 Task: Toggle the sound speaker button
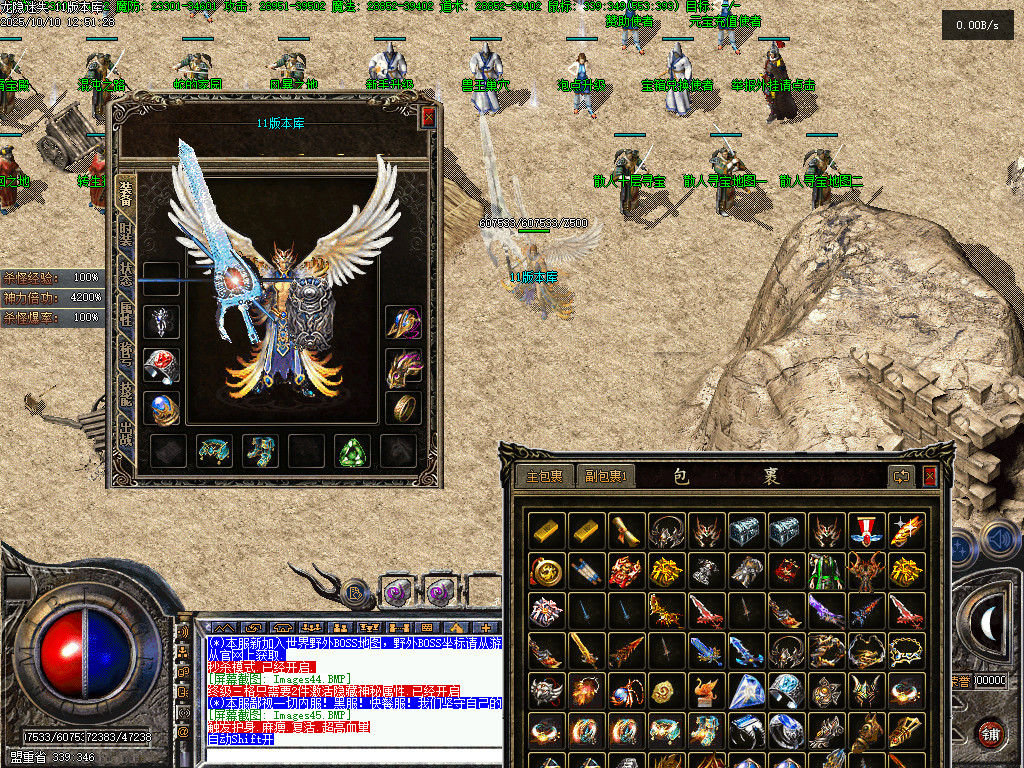tap(1000, 541)
